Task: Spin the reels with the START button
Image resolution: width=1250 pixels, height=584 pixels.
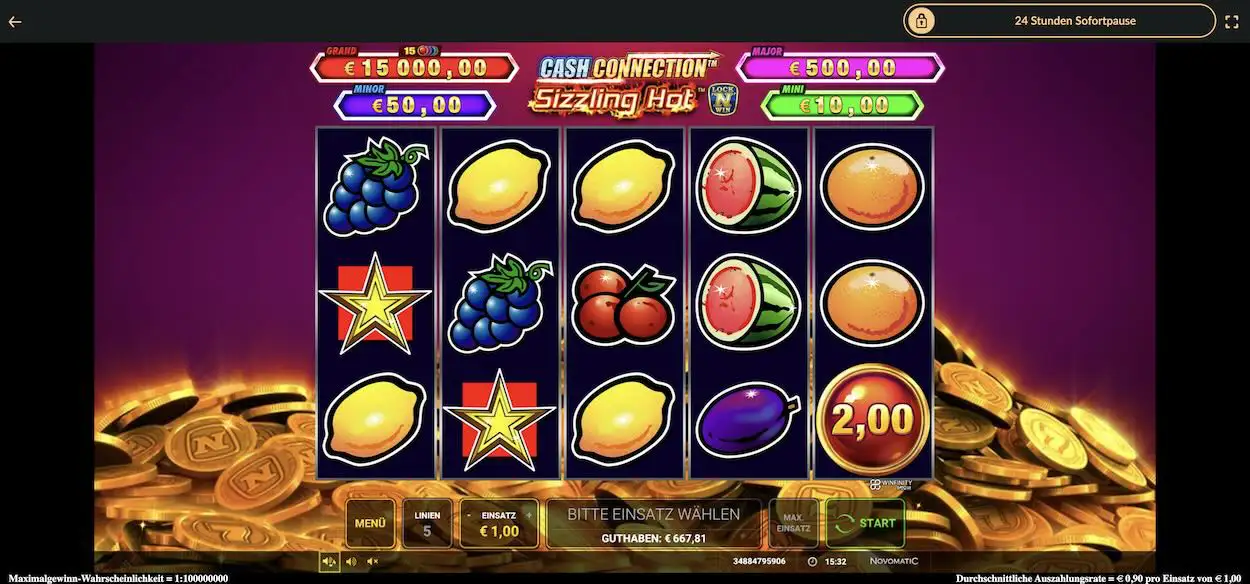Action: point(865,523)
